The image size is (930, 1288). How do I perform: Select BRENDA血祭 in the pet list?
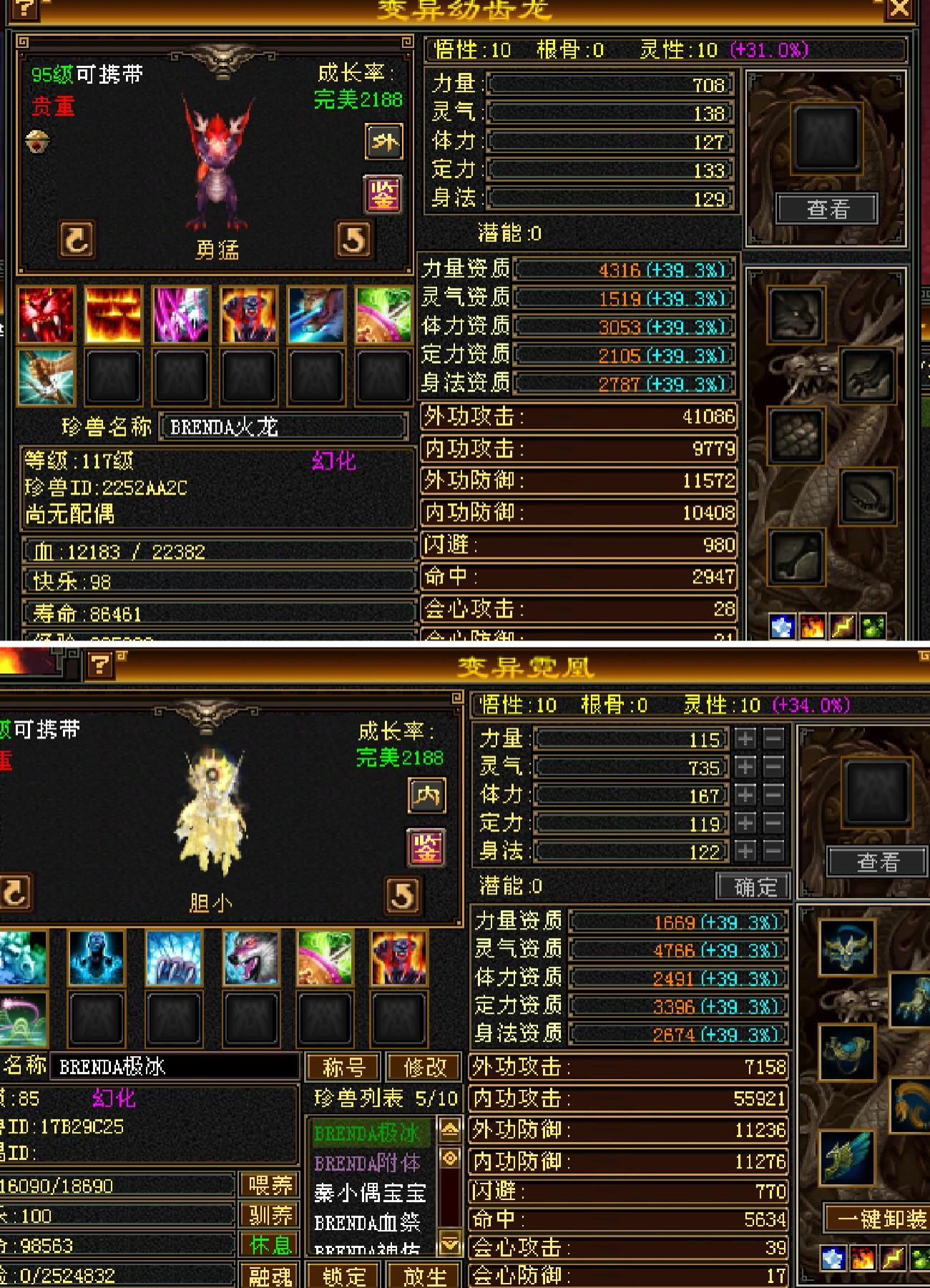(x=368, y=1223)
